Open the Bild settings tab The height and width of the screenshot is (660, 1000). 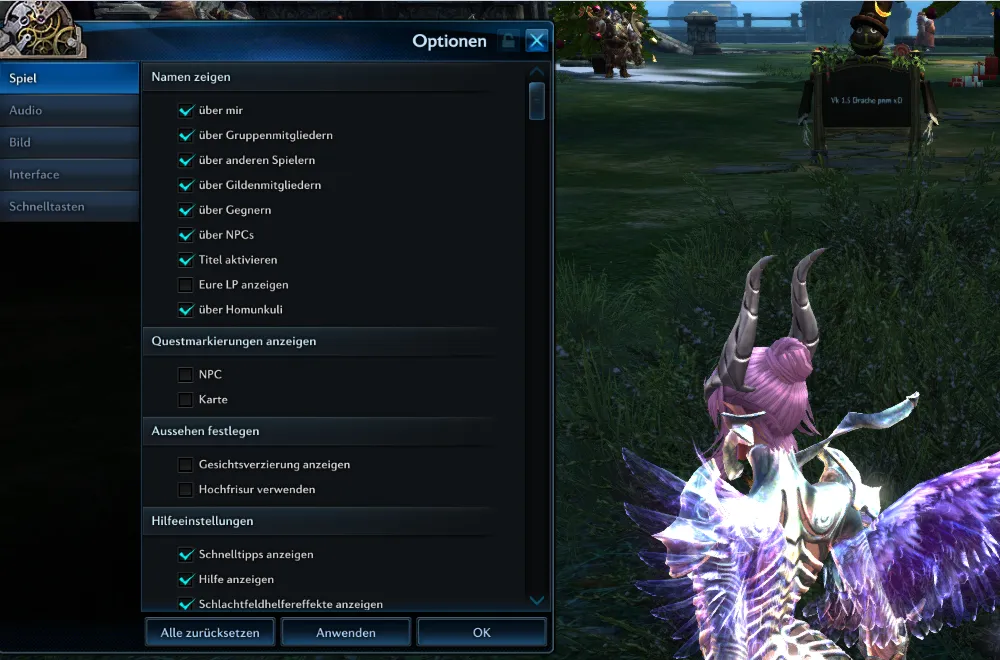[x=69, y=142]
